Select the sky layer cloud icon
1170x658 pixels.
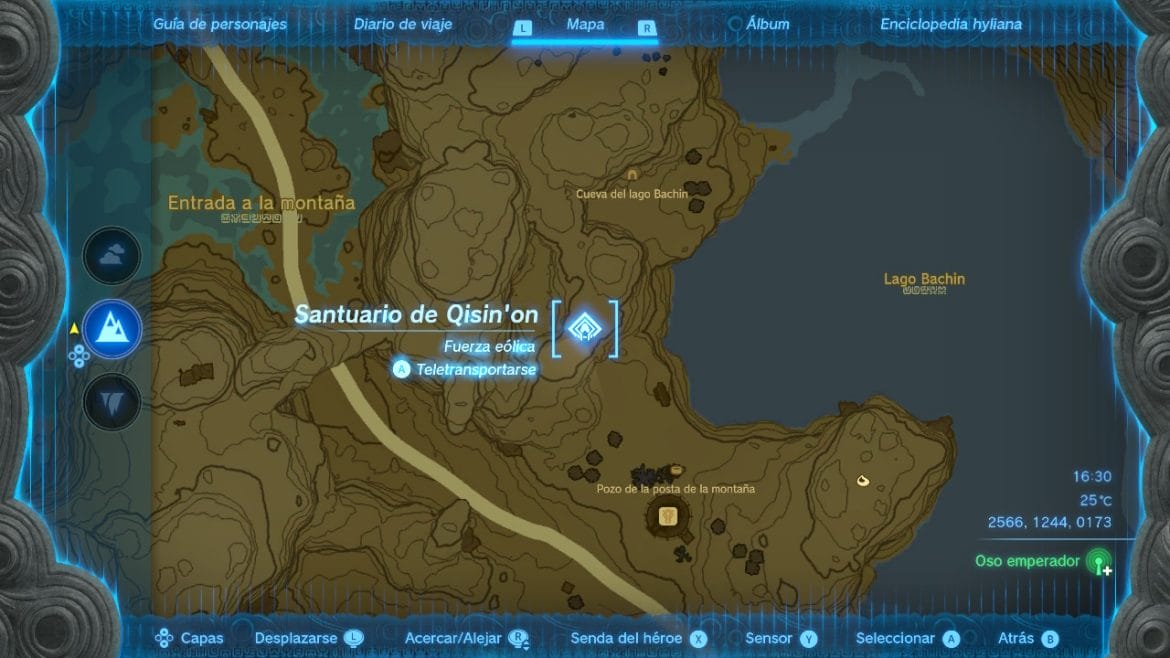111,256
